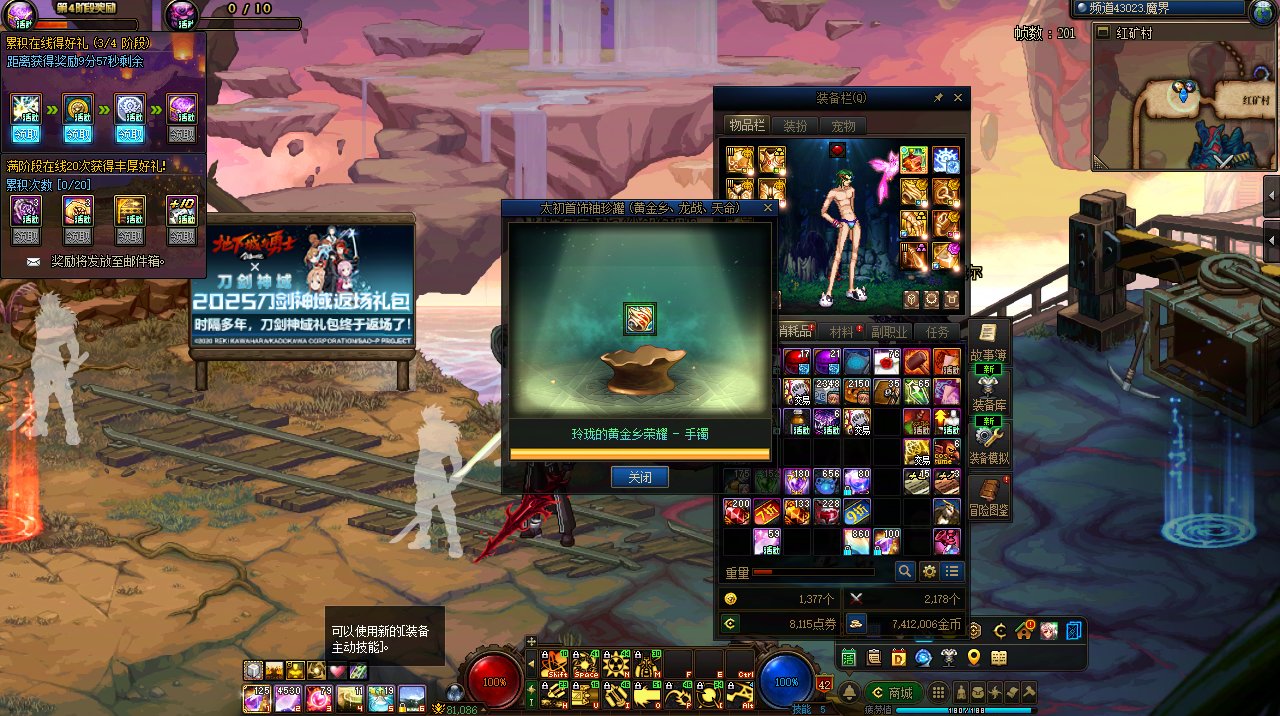Click the bell notification icon

point(848,692)
